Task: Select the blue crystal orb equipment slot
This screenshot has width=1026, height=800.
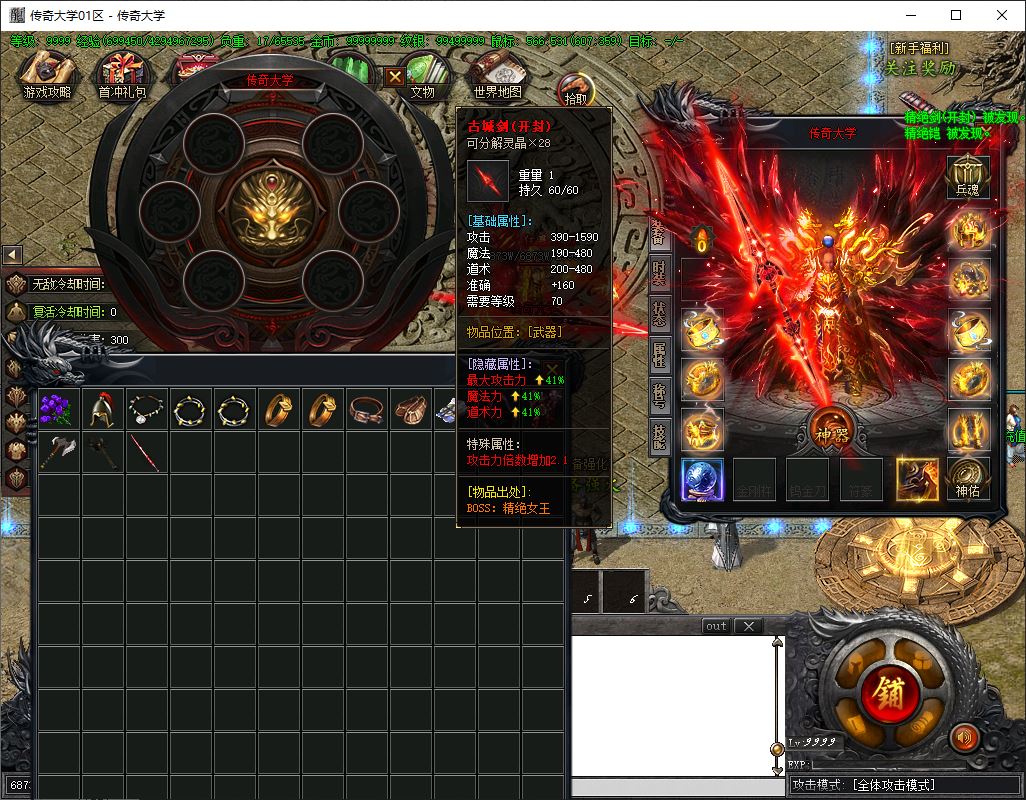Action: pyautogui.click(x=703, y=479)
